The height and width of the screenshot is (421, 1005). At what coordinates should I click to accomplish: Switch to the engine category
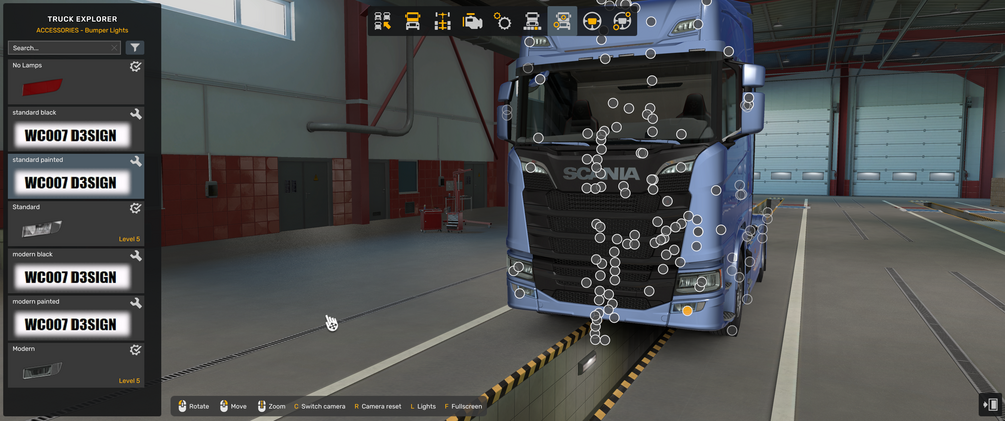click(x=472, y=21)
